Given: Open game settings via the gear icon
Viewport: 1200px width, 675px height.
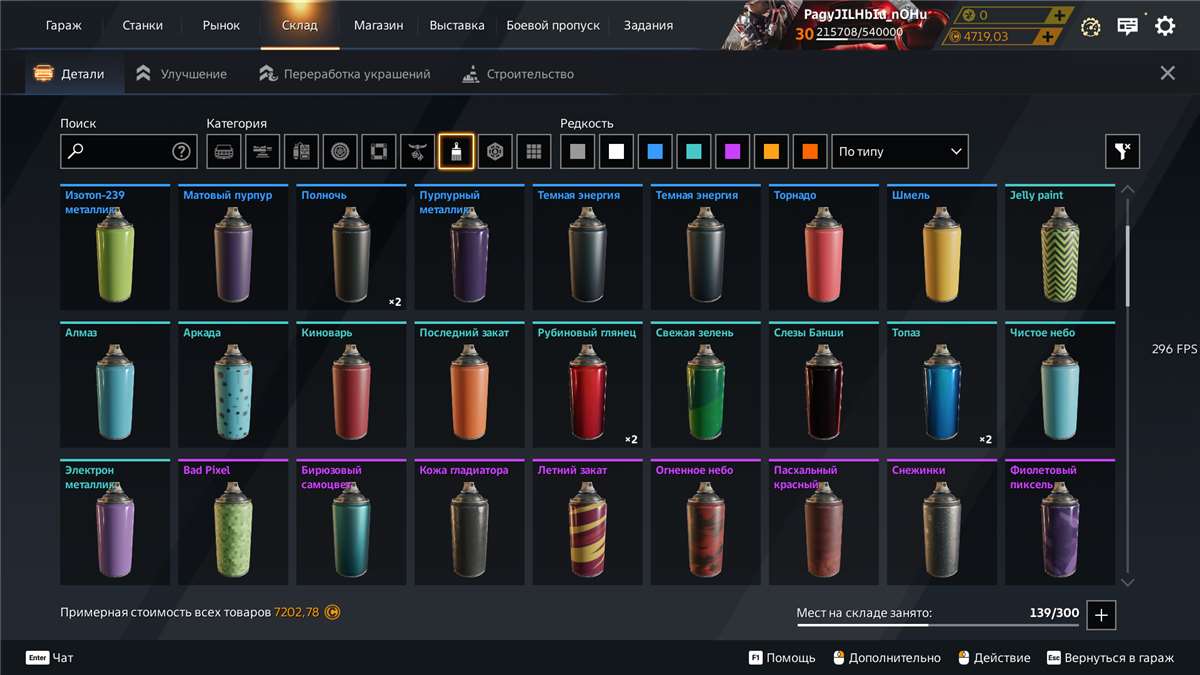Looking at the screenshot, I should [1165, 26].
